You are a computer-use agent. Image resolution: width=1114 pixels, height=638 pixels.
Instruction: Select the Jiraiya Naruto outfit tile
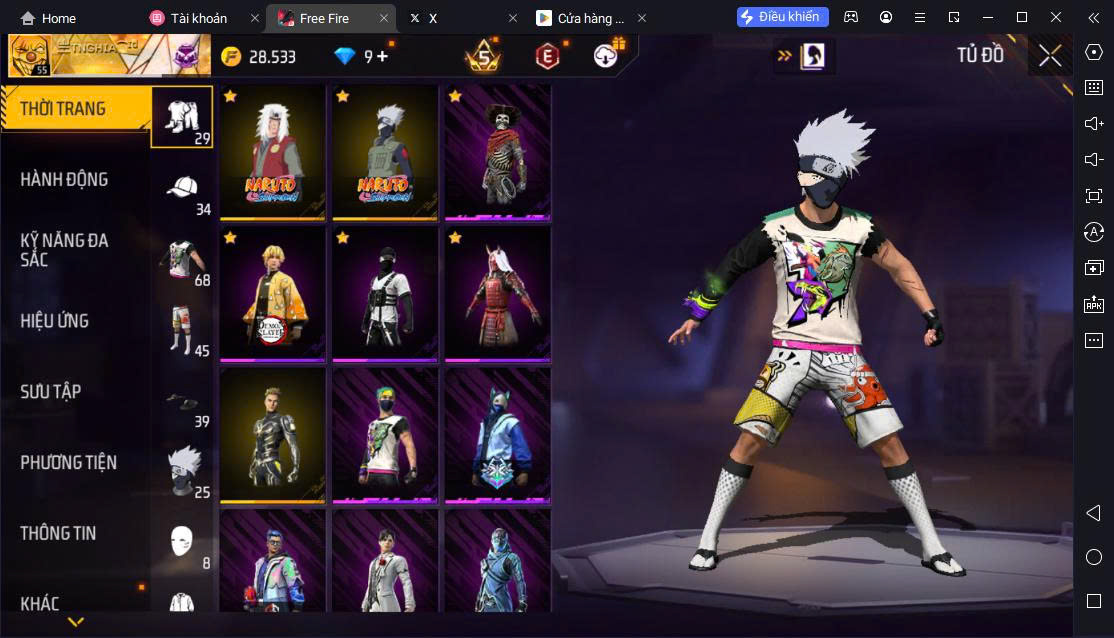pyautogui.click(x=273, y=152)
